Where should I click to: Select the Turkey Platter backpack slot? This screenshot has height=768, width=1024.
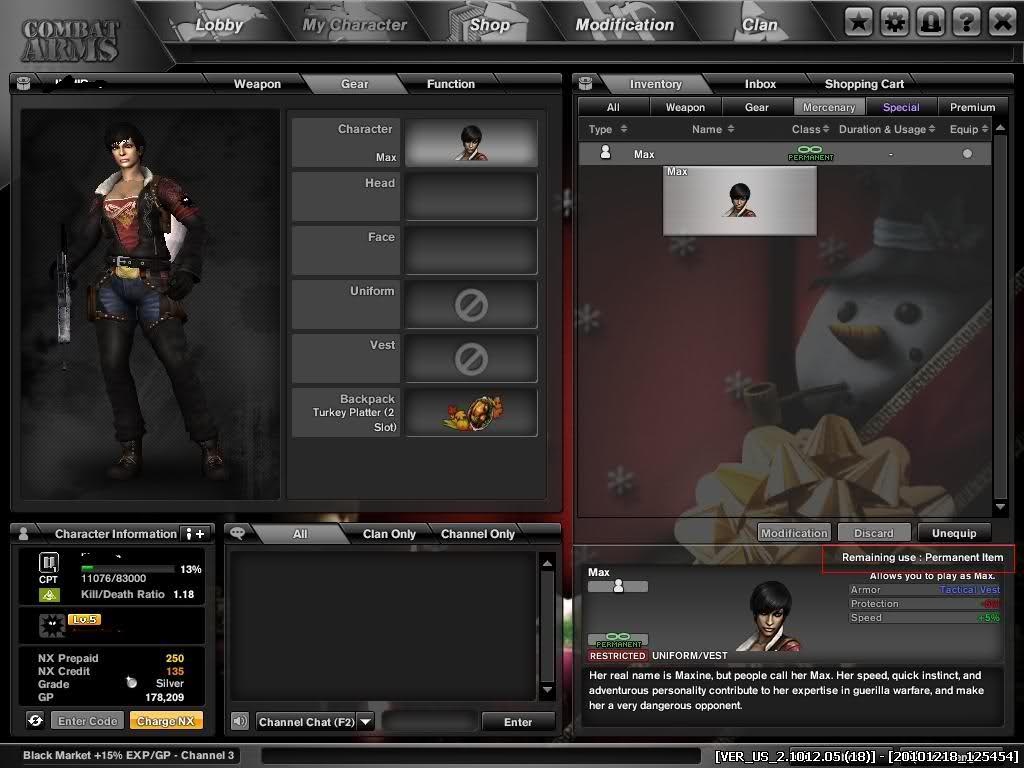[471, 412]
